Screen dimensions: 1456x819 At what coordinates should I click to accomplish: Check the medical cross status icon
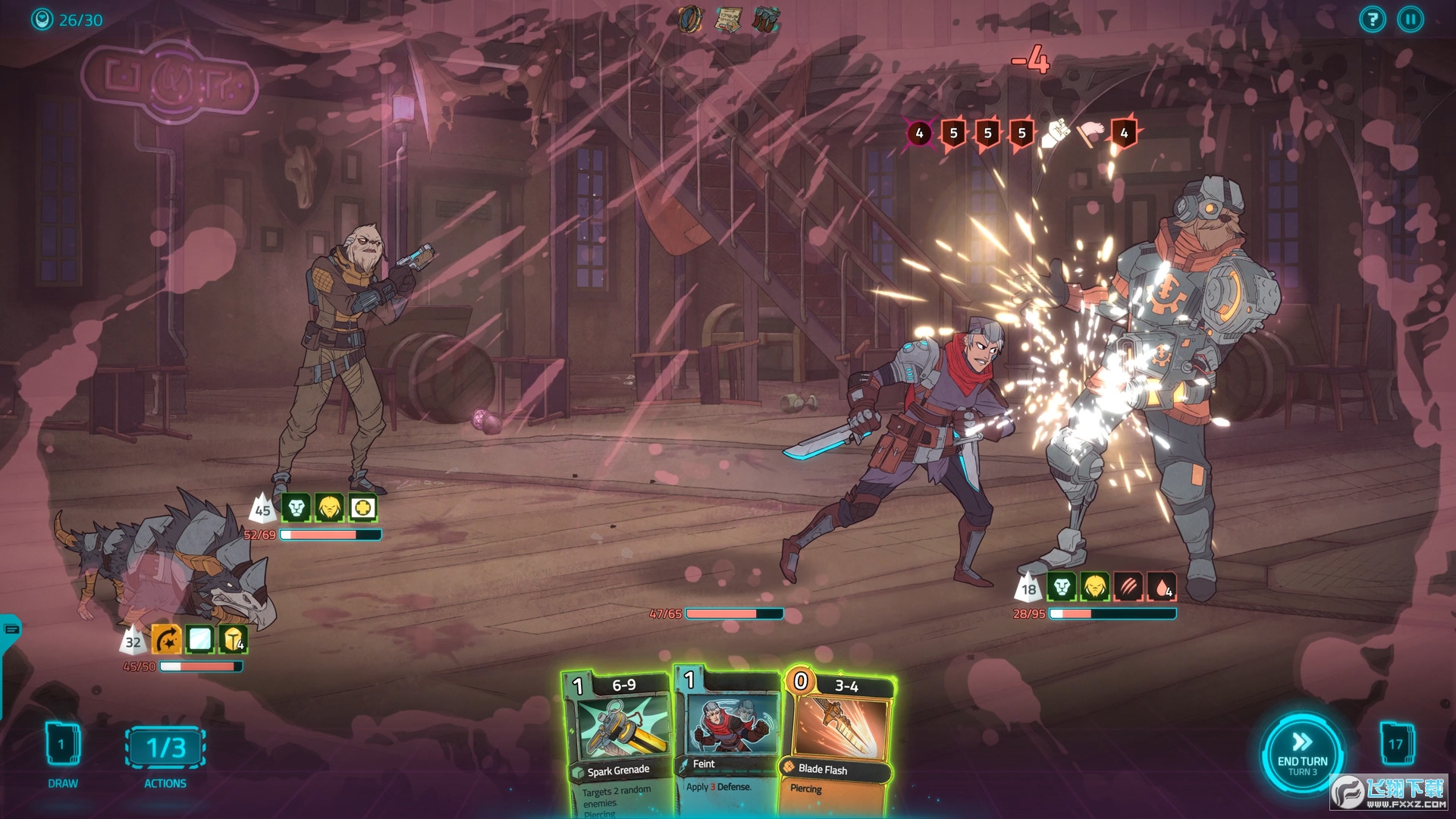pyautogui.click(x=363, y=507)
